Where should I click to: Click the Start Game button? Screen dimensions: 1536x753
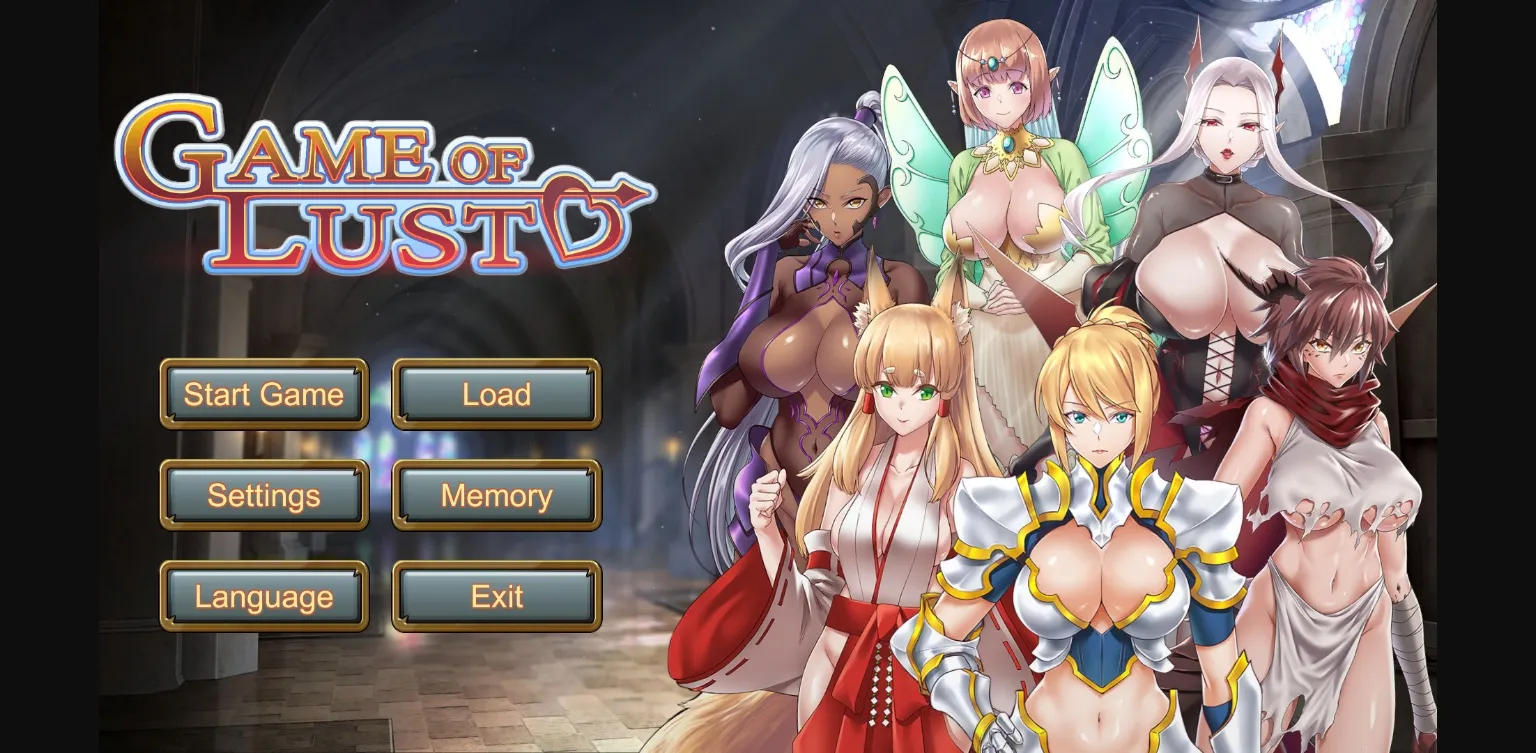(264, 395)
